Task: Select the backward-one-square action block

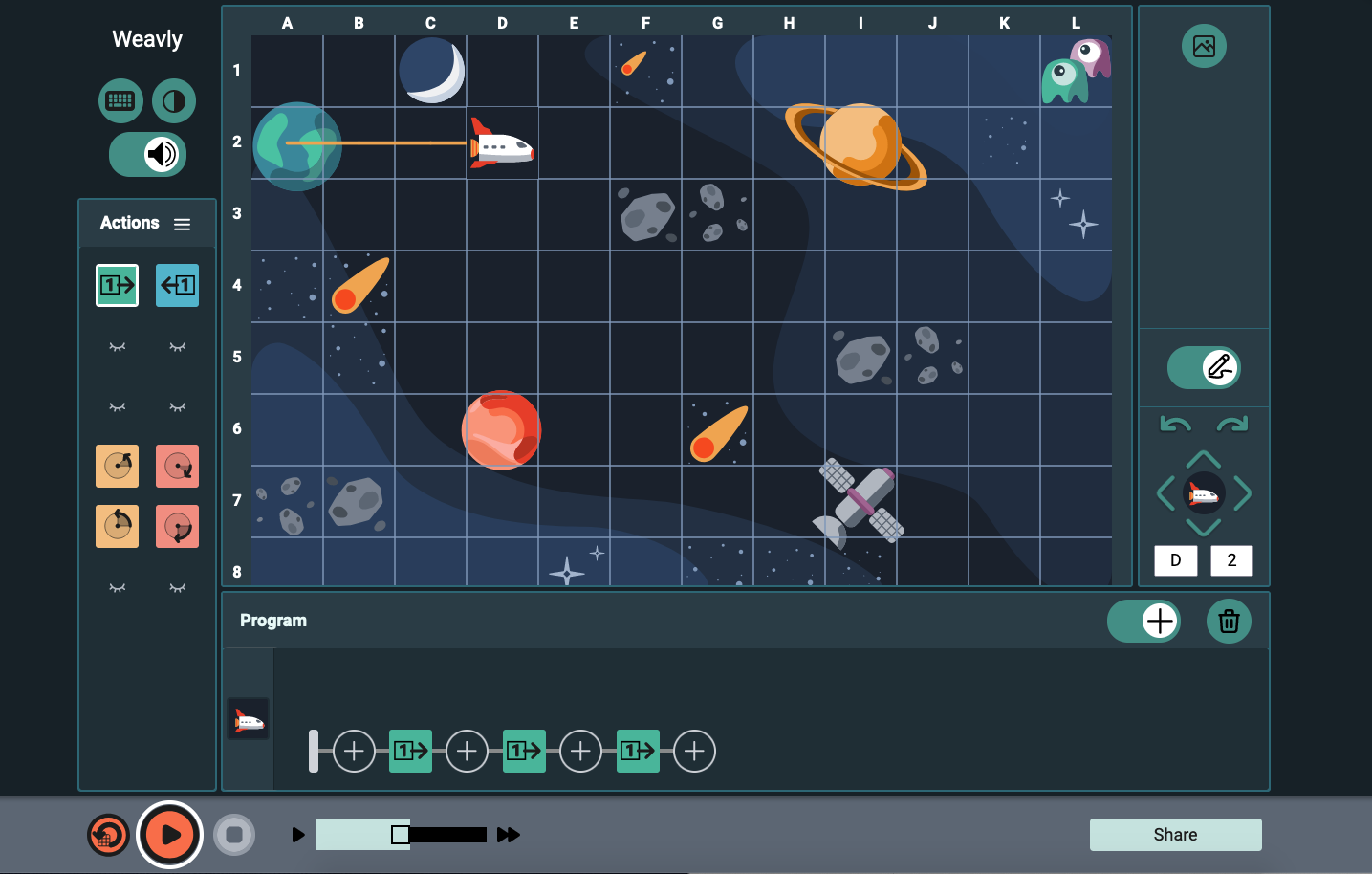Action: point(177,284)
